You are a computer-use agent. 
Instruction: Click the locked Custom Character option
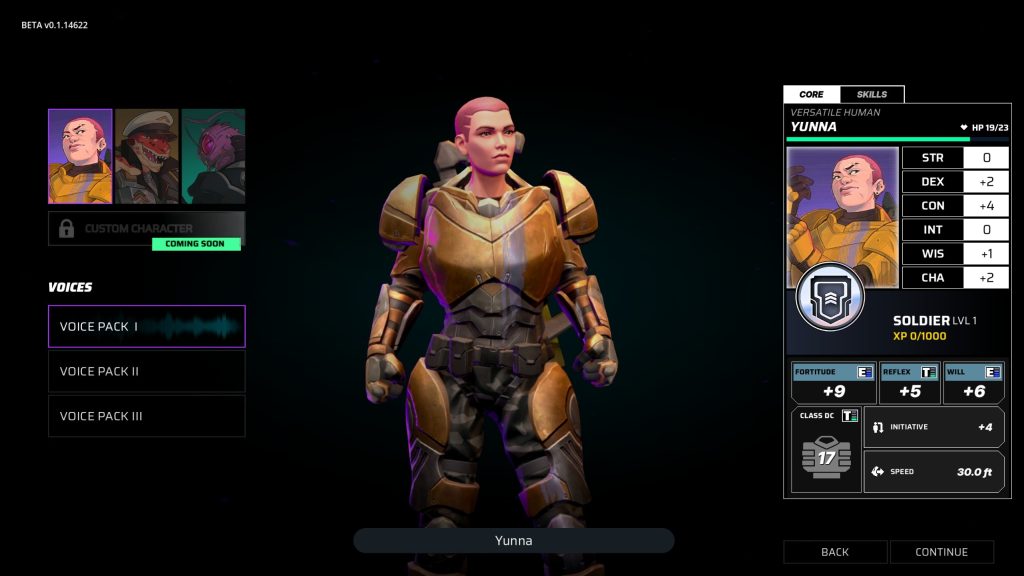146,229
